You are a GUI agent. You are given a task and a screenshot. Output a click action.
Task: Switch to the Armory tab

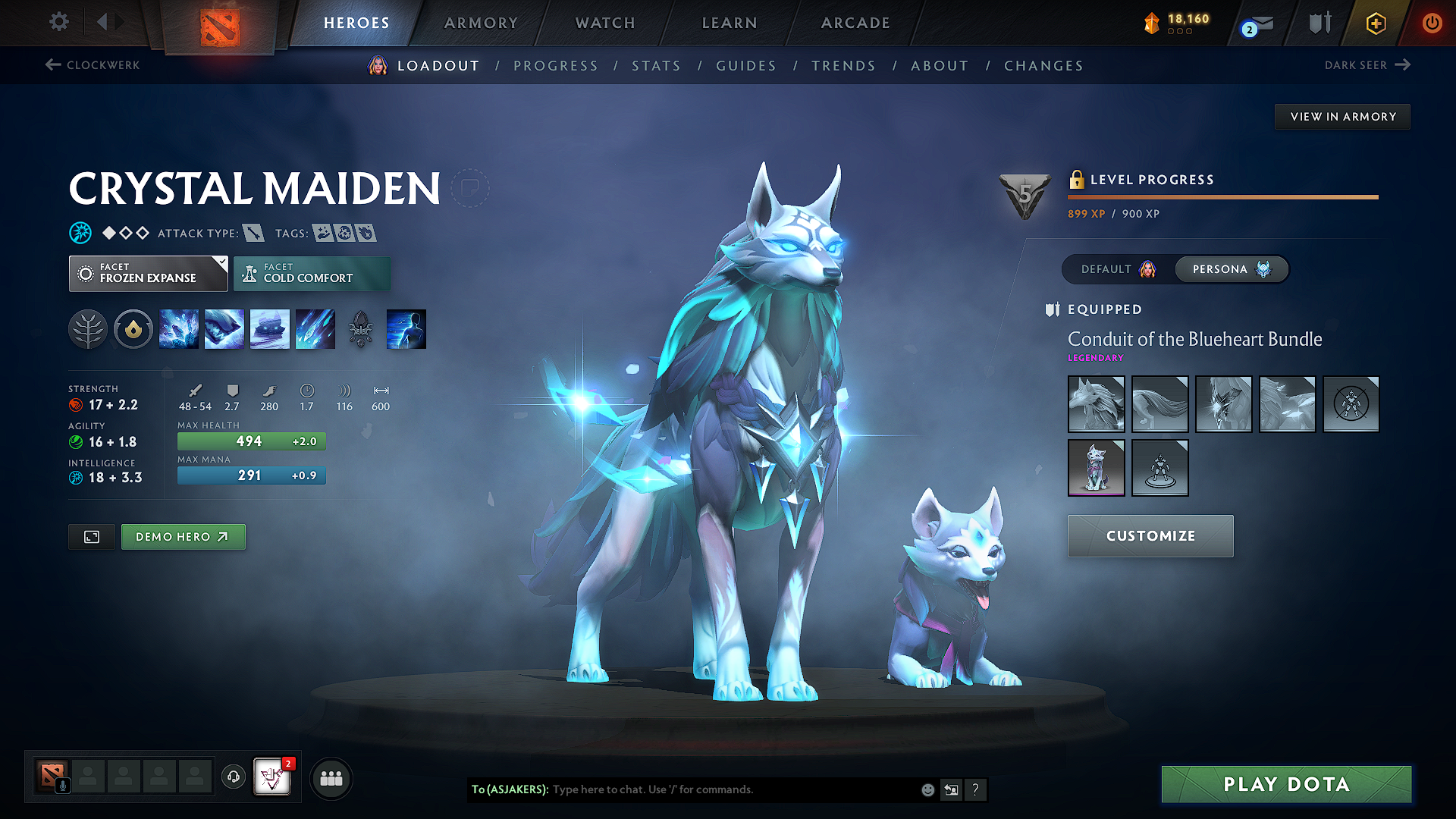[481, 23]
